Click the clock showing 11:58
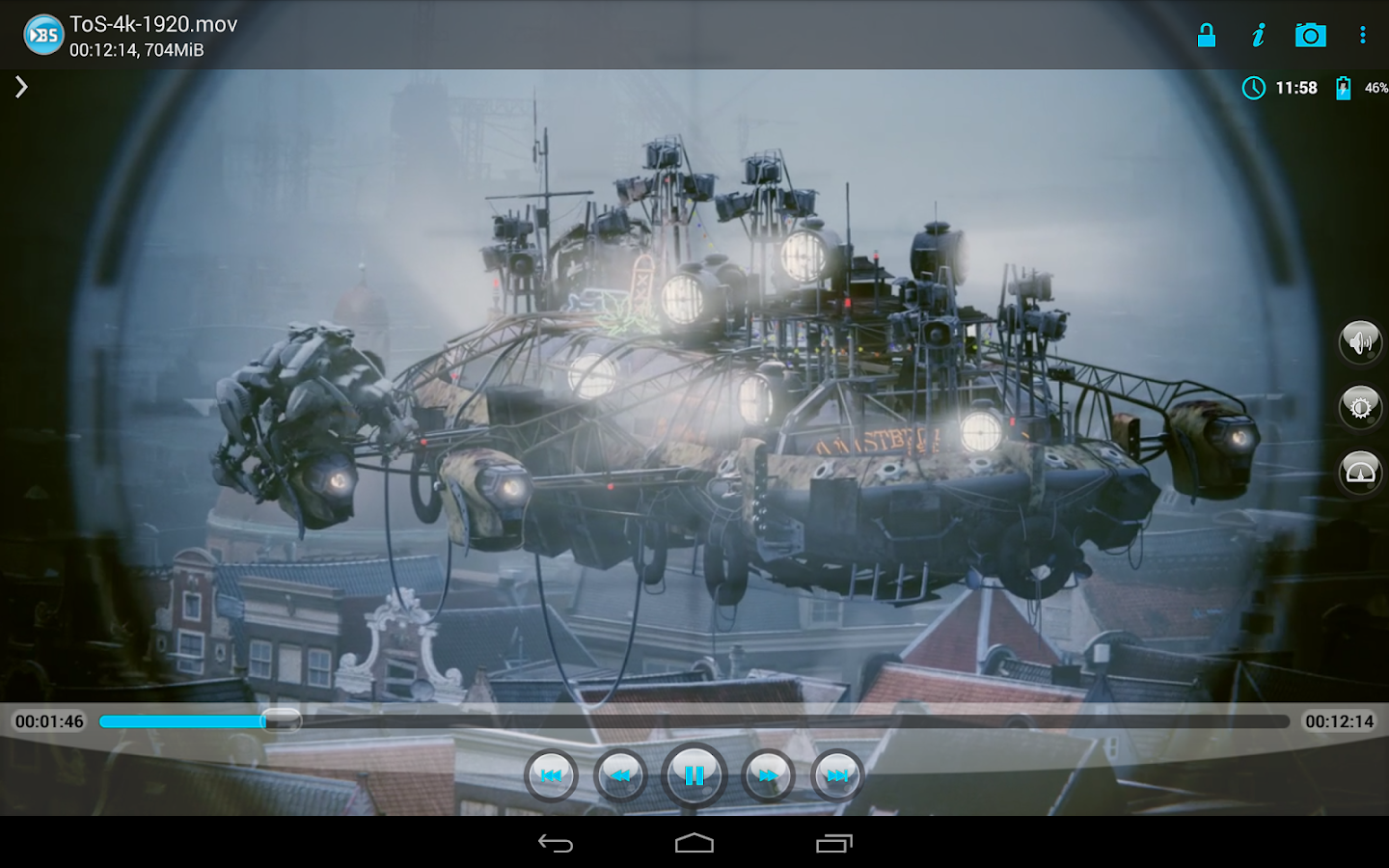This screenshot has width=1389, height=868. pos(1282,88)
